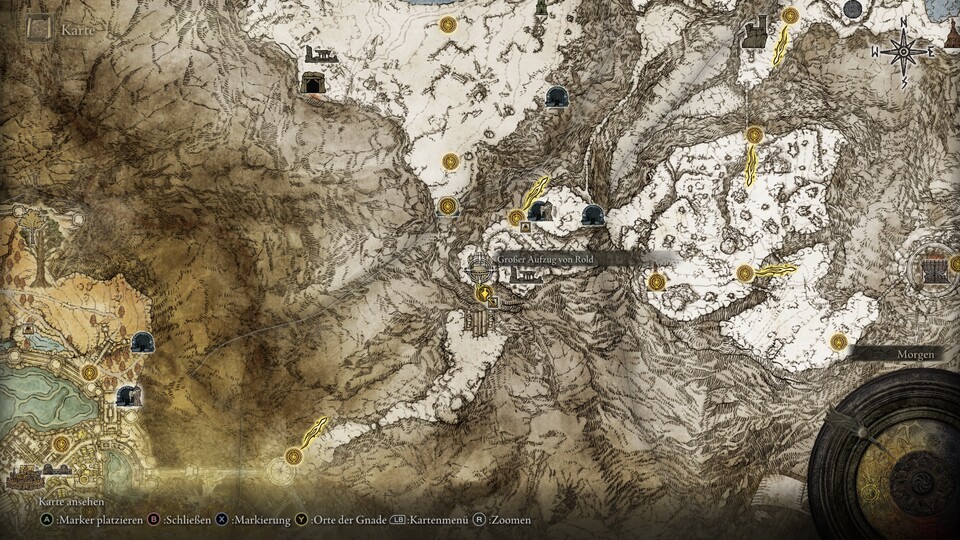
Task: Select the cave tunnel entrance marker below ruins
Action: [x=313, y=84]
